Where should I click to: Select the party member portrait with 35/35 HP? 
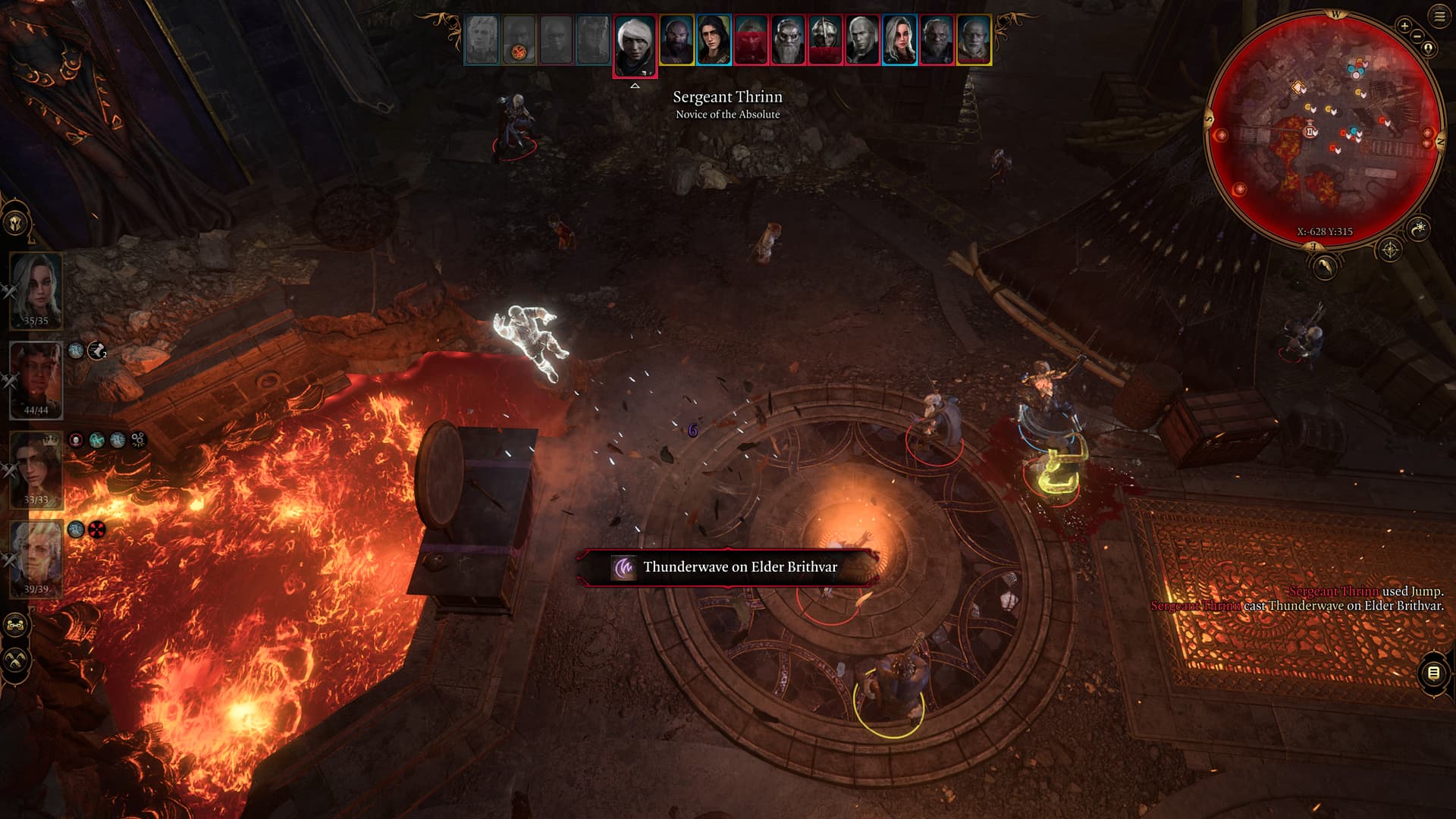pos(36,288)
